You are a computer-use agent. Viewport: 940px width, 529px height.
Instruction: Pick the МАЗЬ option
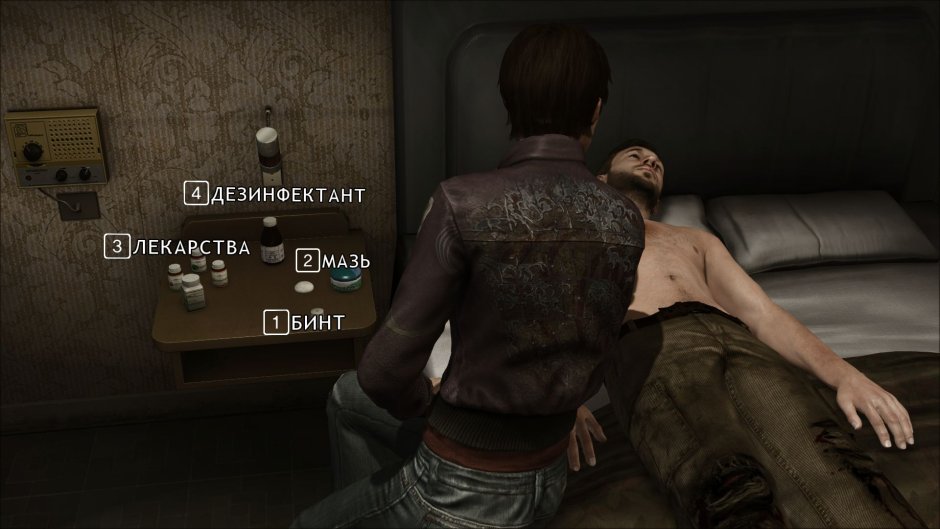[x=335, y=262]
